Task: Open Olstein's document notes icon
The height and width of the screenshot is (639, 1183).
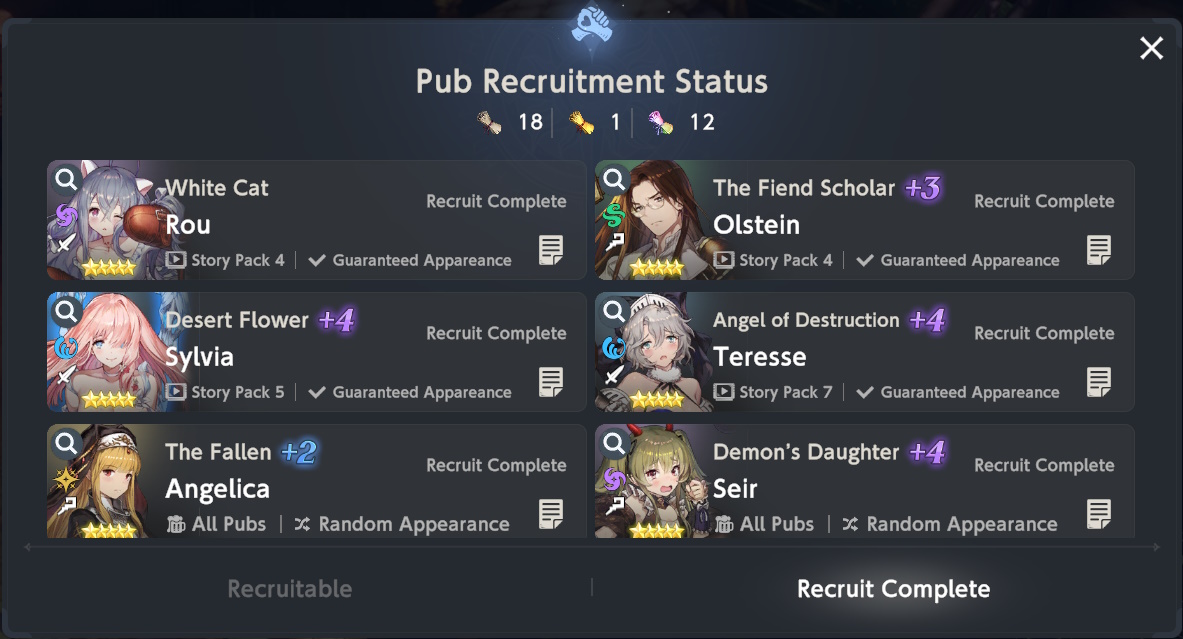Action: (1099, 250)
